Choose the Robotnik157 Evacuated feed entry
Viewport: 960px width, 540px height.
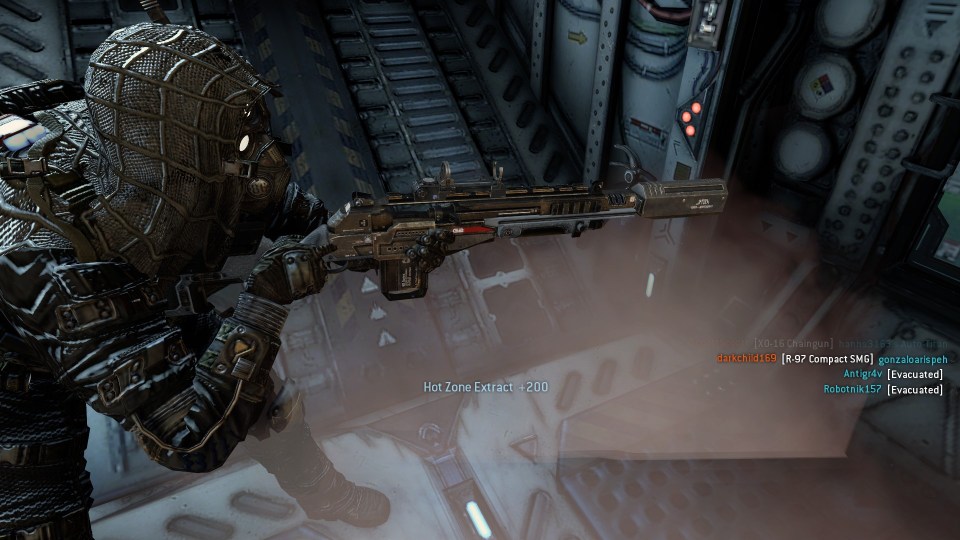[883, 389]
